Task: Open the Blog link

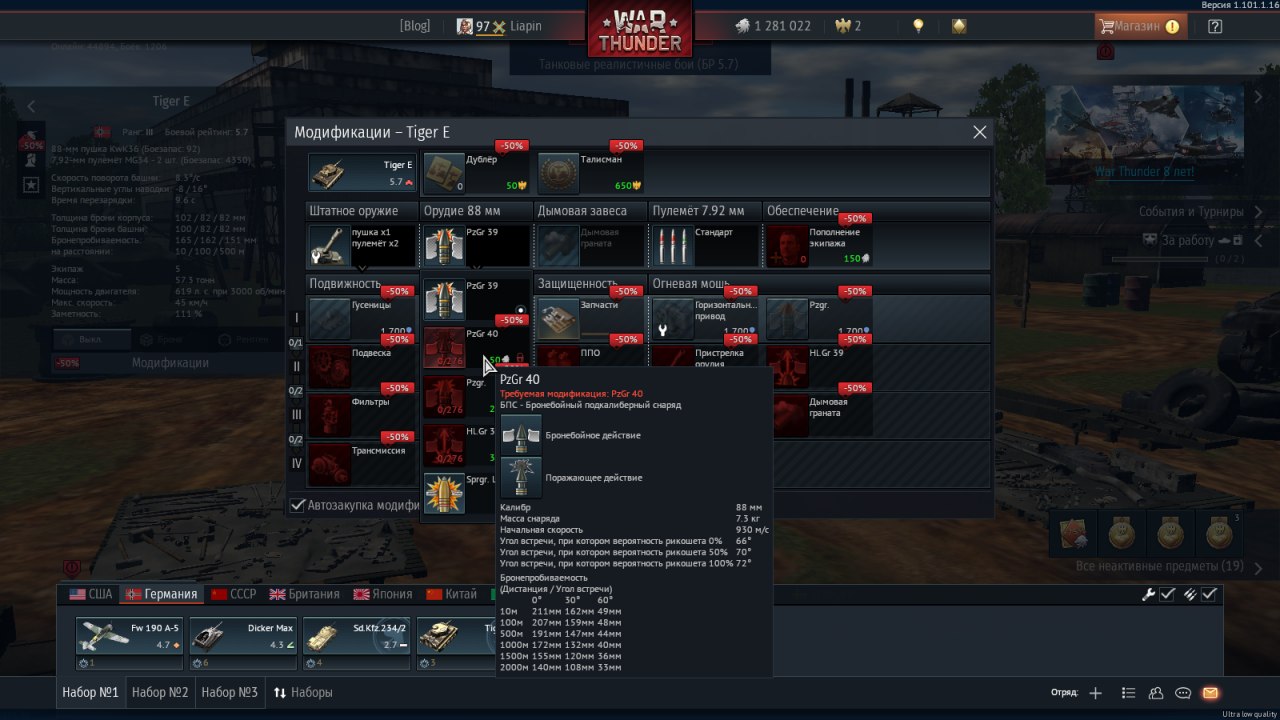Action: tap(414, 26)
